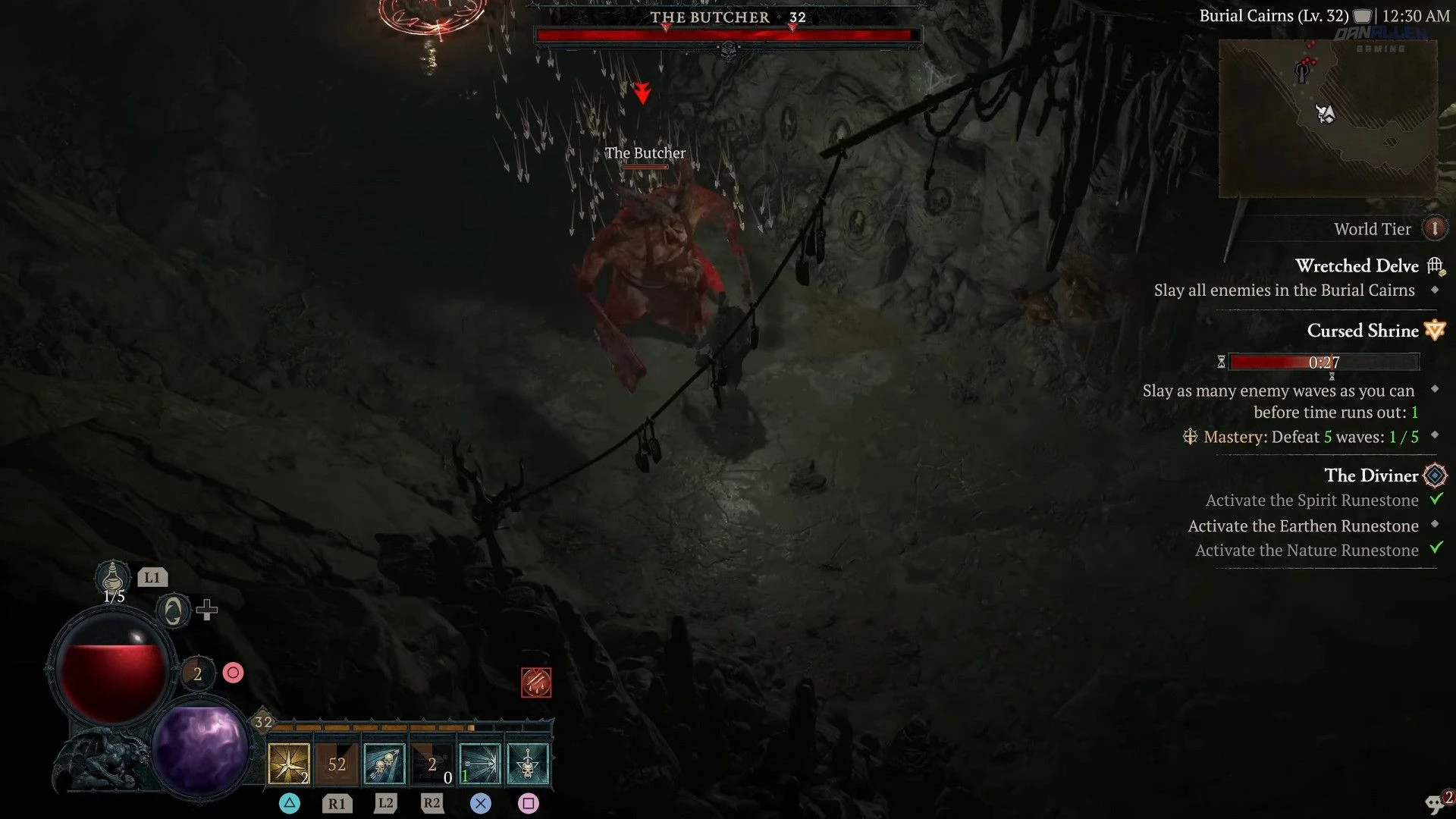
Task: Use the arrow burst skill
Action: (480, 764)
